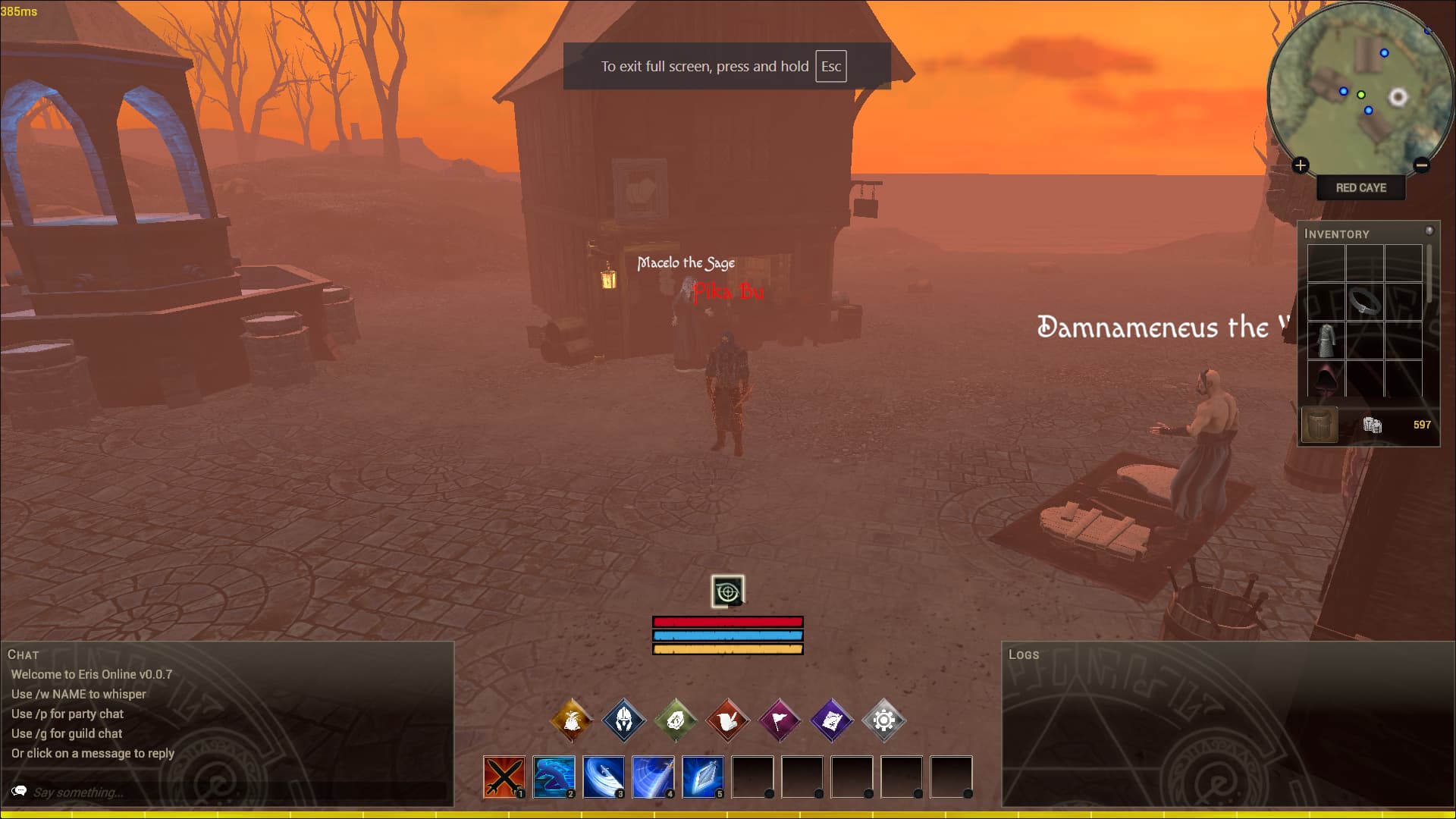Select the belt in the inventory

[x=1364, y=302]
